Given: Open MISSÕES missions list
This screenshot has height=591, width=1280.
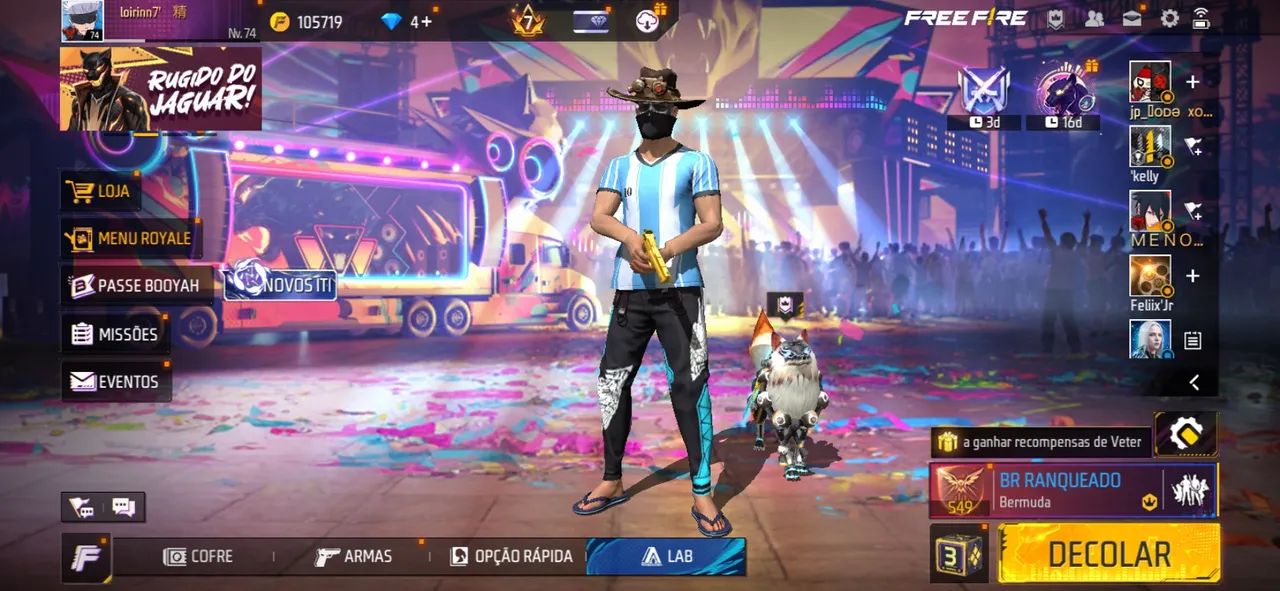Looking at the screenshot, I should coord(115,334).
